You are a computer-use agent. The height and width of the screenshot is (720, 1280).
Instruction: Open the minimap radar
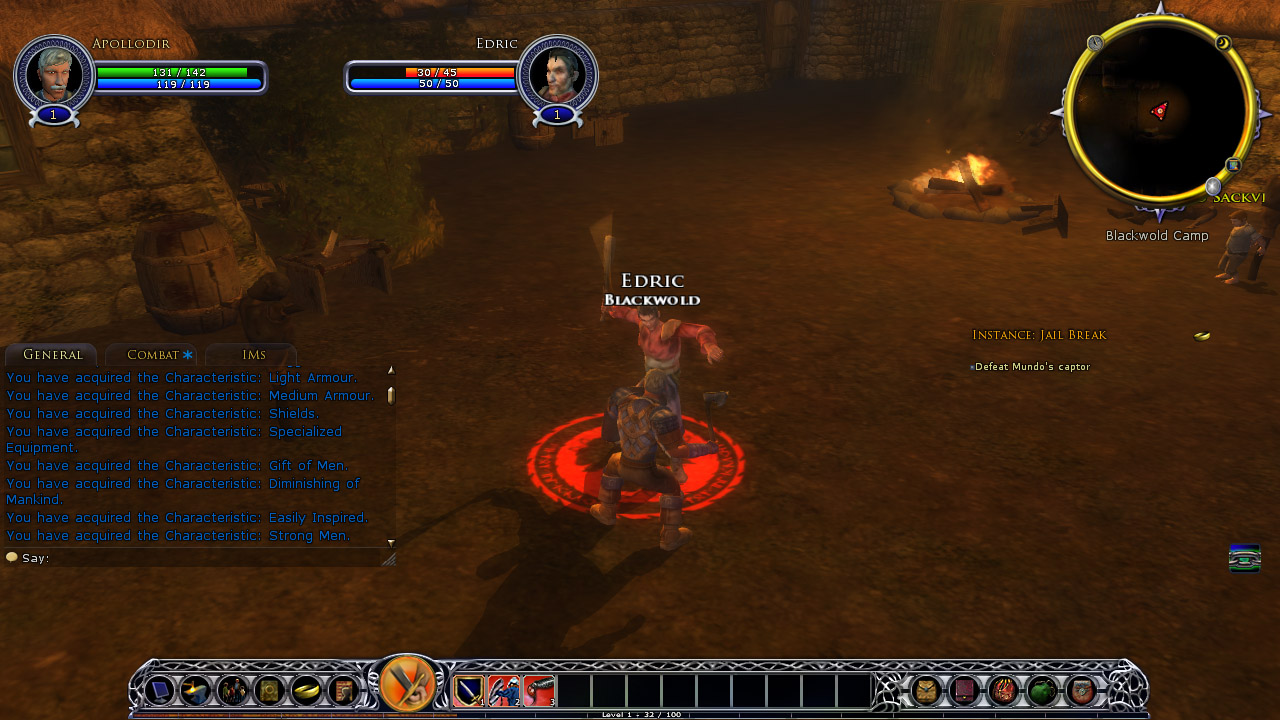[1159, 110]
